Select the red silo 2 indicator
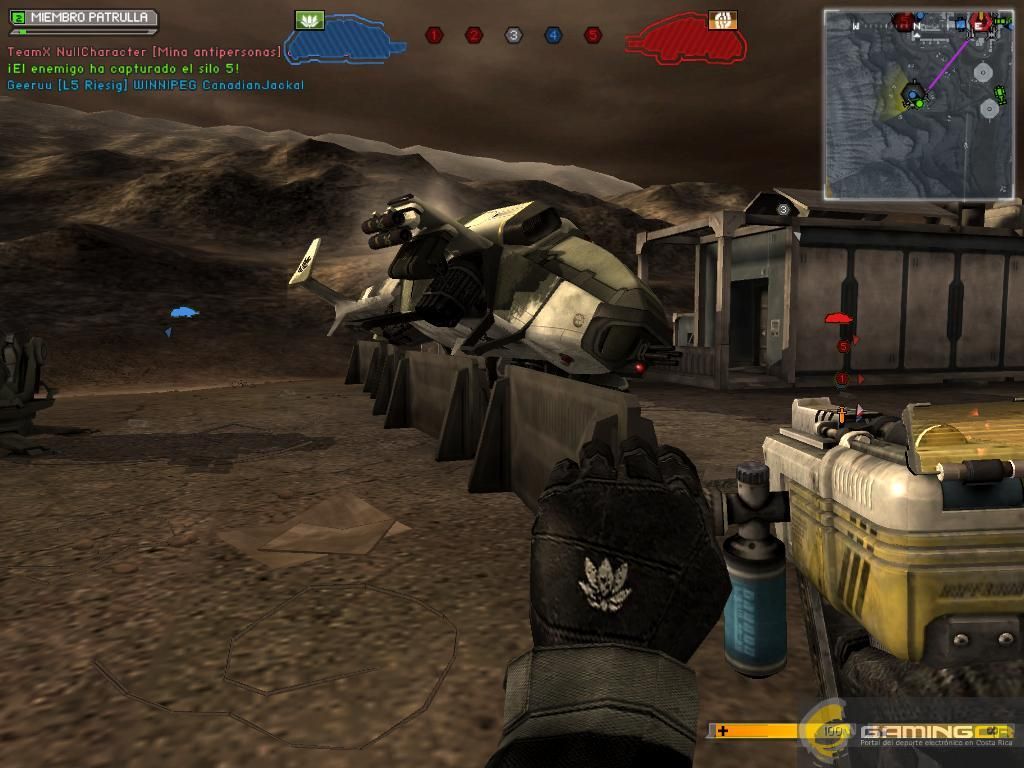The image size is (1024, 768). pos(474,36)
